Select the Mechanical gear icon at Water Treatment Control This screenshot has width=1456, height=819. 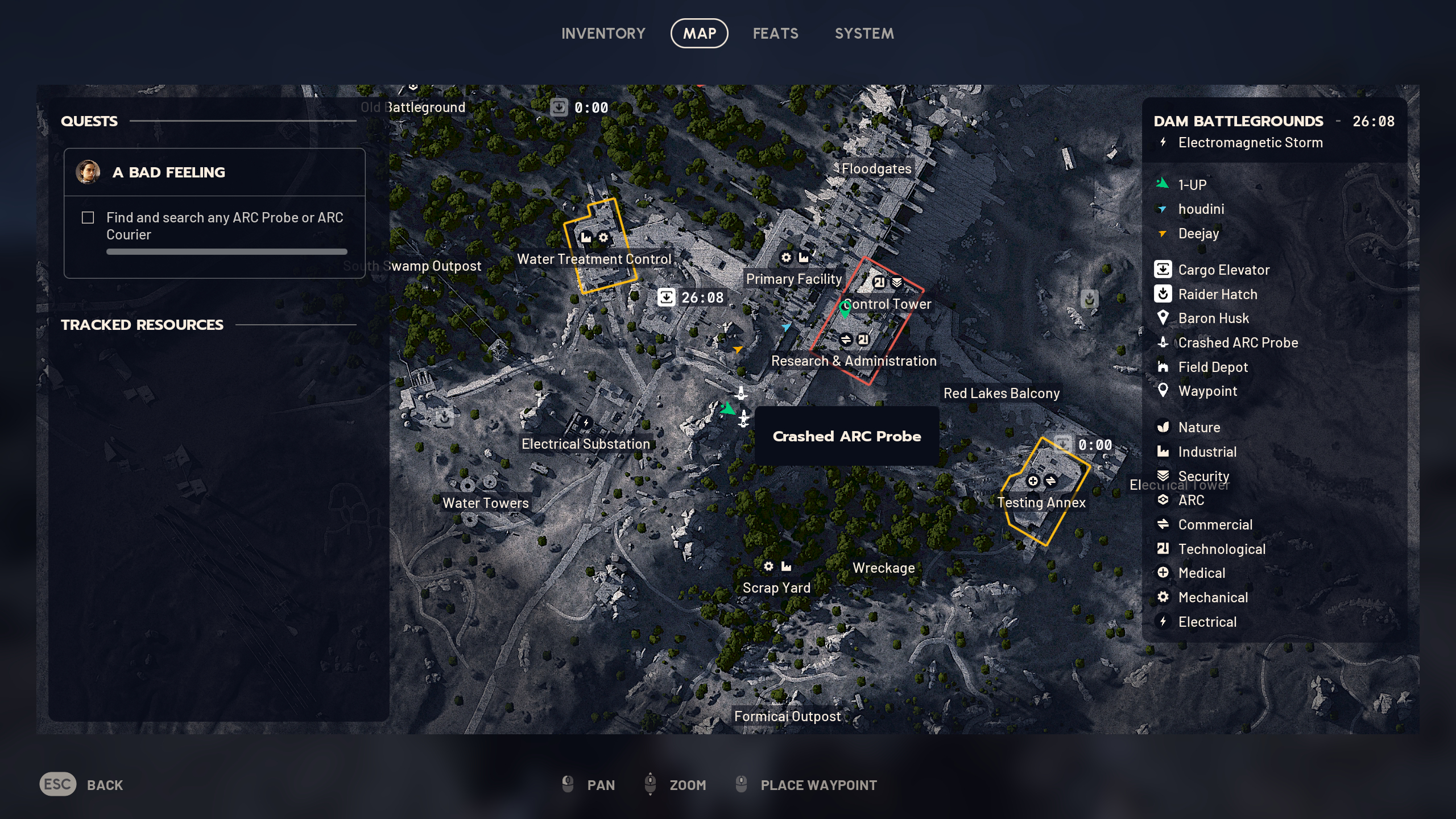click(x=604, y=238)
